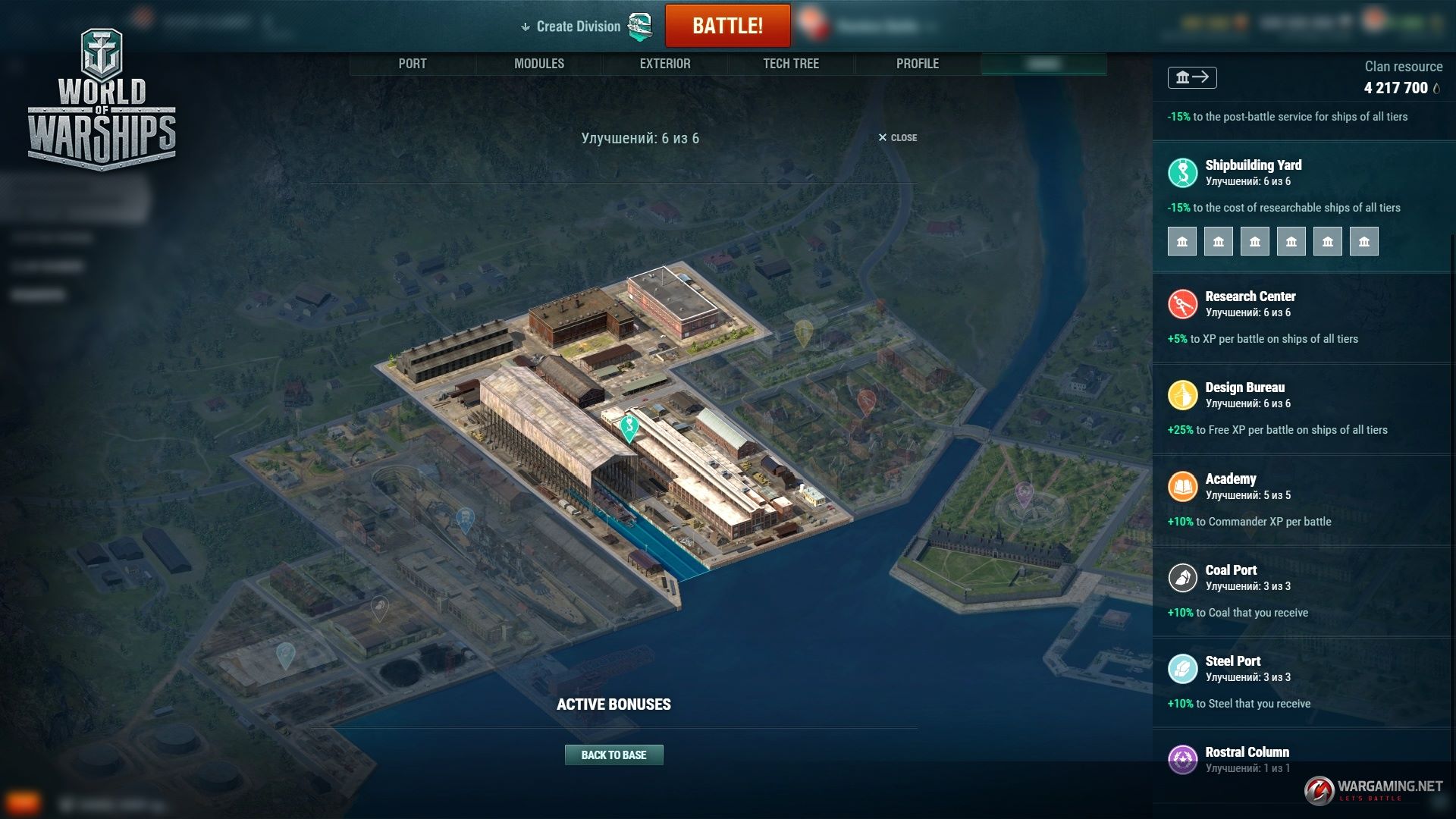Choose the Research Center entry
Screen dimensions: 1456x819
tap(1250, 297)
